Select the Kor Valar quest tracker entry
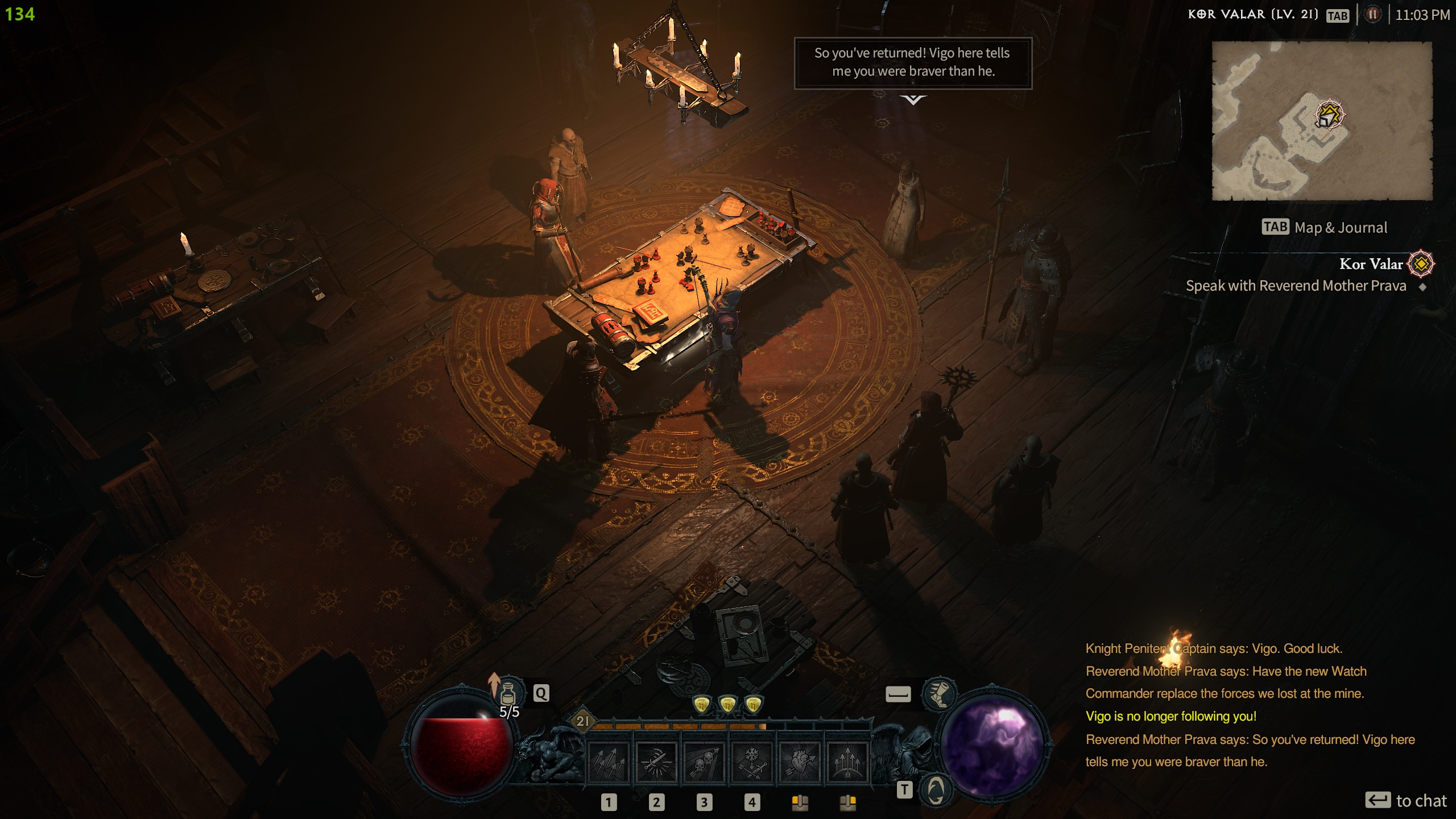This screenshot has width=1456, height=819. pos(1370,264)
